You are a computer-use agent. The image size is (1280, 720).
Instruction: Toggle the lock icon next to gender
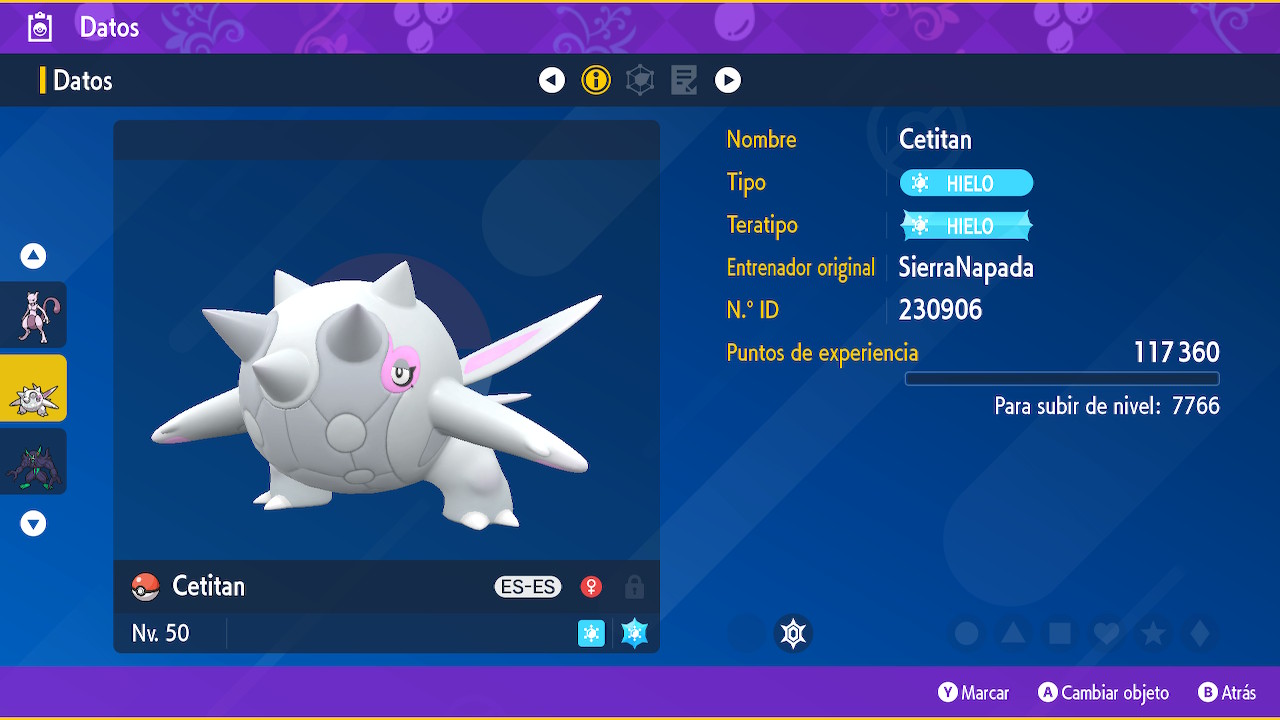click(634, 587)
